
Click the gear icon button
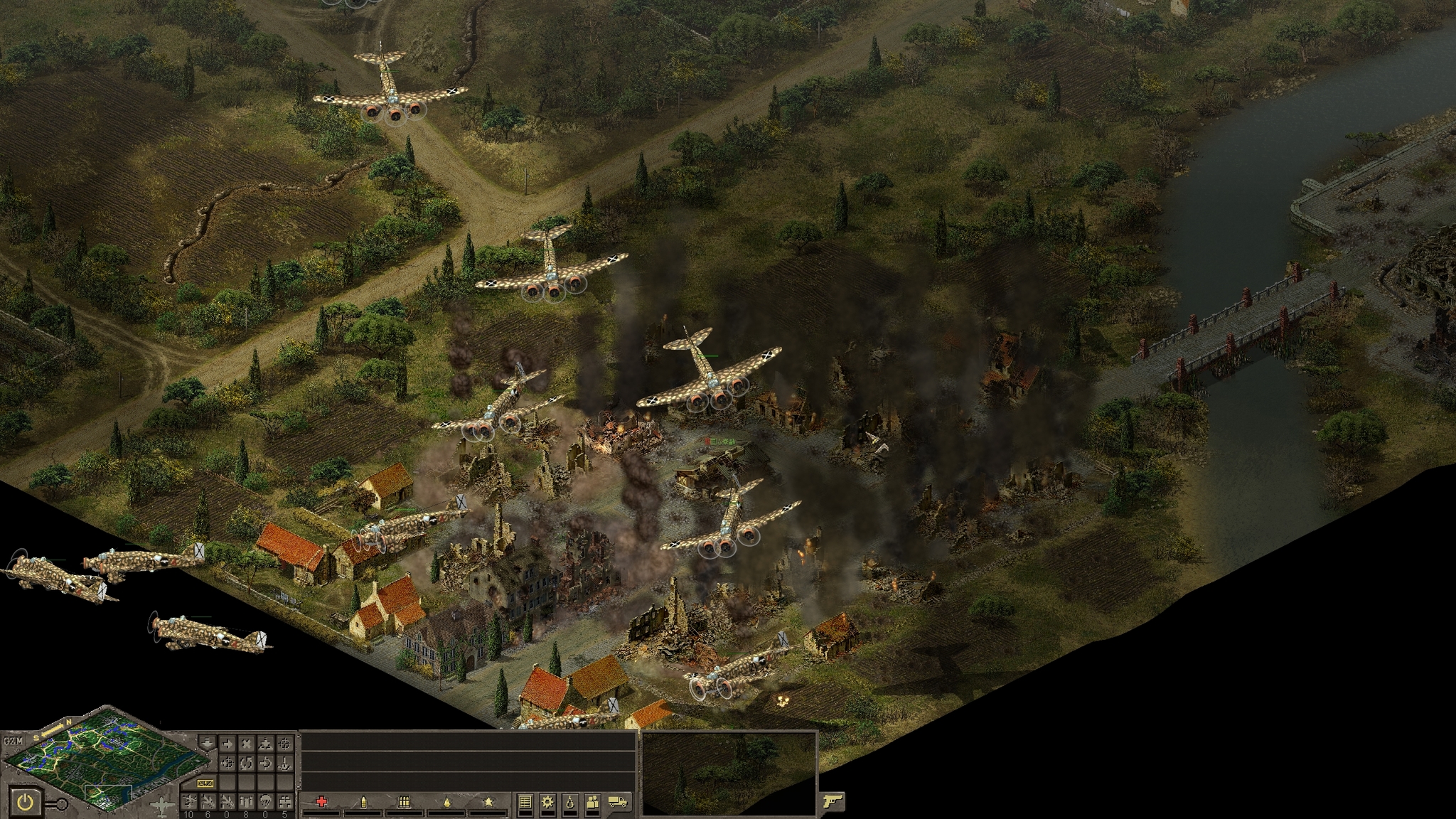pos(547,802)
